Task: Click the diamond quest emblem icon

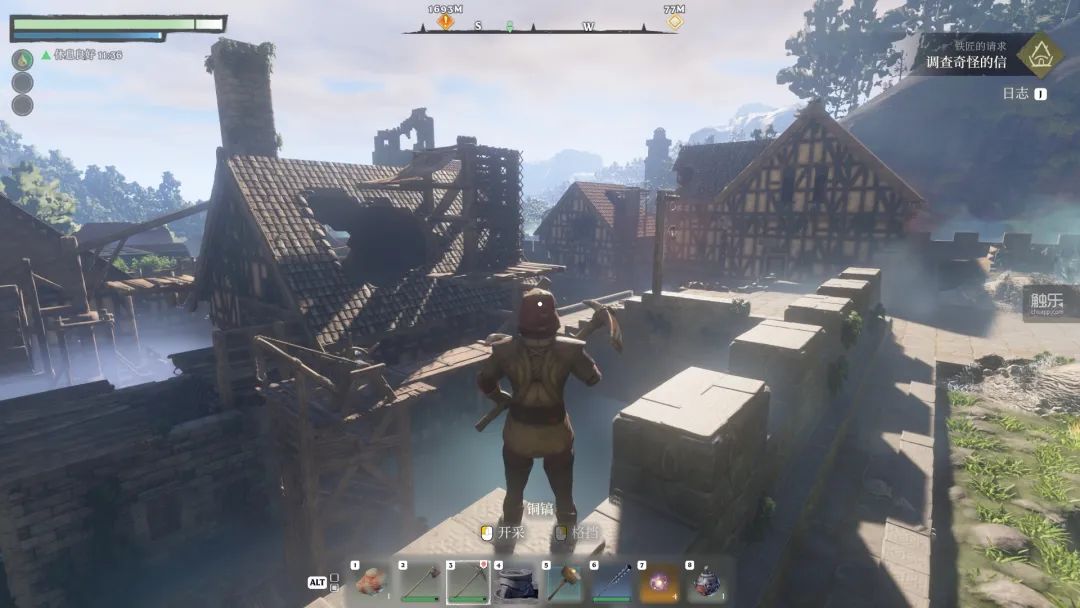Action: (1040, 54)
